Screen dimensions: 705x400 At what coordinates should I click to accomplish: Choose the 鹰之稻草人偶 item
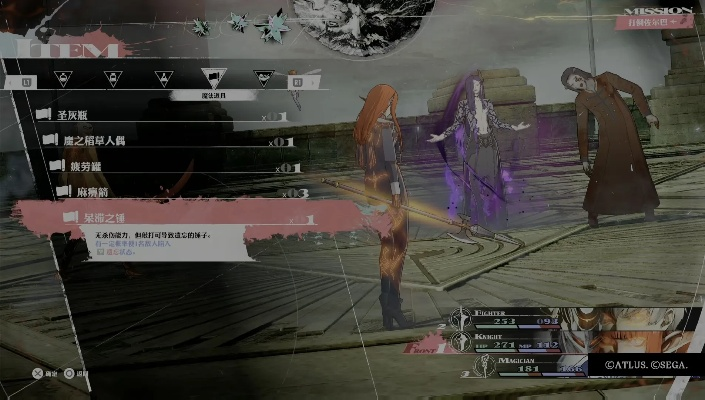coord(160,141)
